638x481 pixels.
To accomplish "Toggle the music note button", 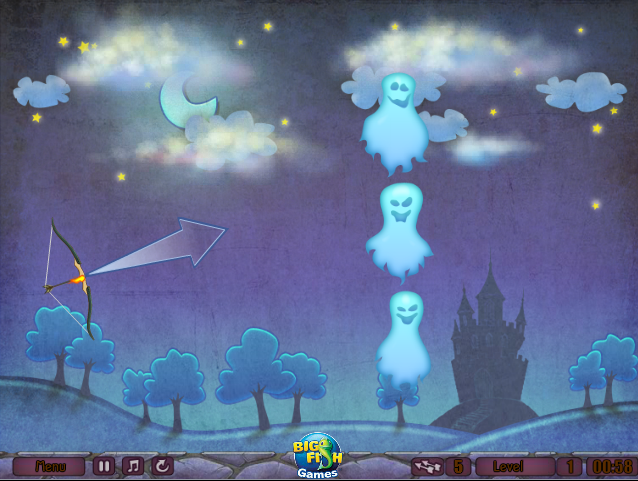I will pyautogui.click(x=132, y=466).
